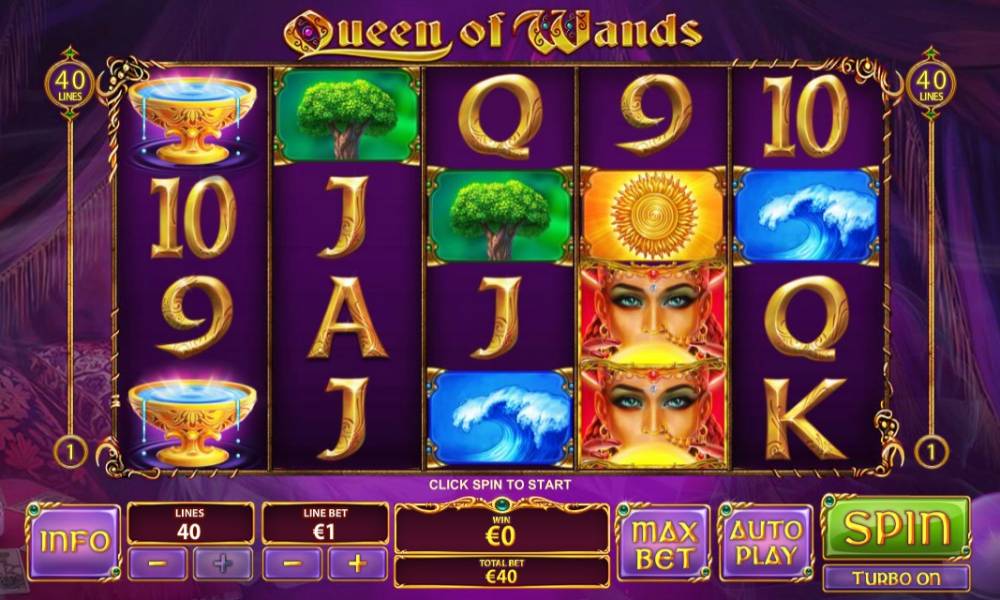Hit the green Spin button
This screenshot has width=1000, height=600.
click(895, 528)
